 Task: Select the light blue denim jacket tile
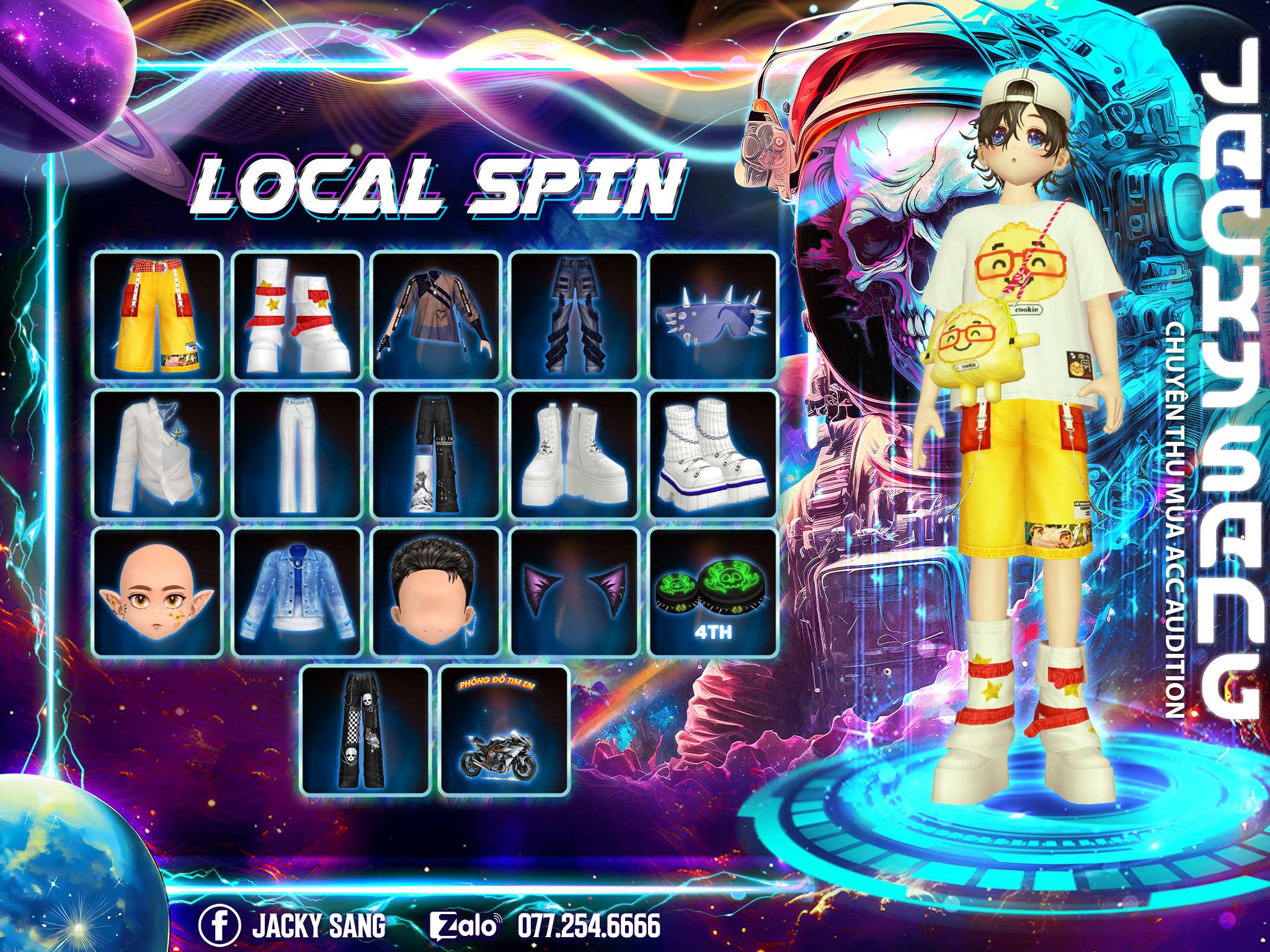click(x=297, y=591)
